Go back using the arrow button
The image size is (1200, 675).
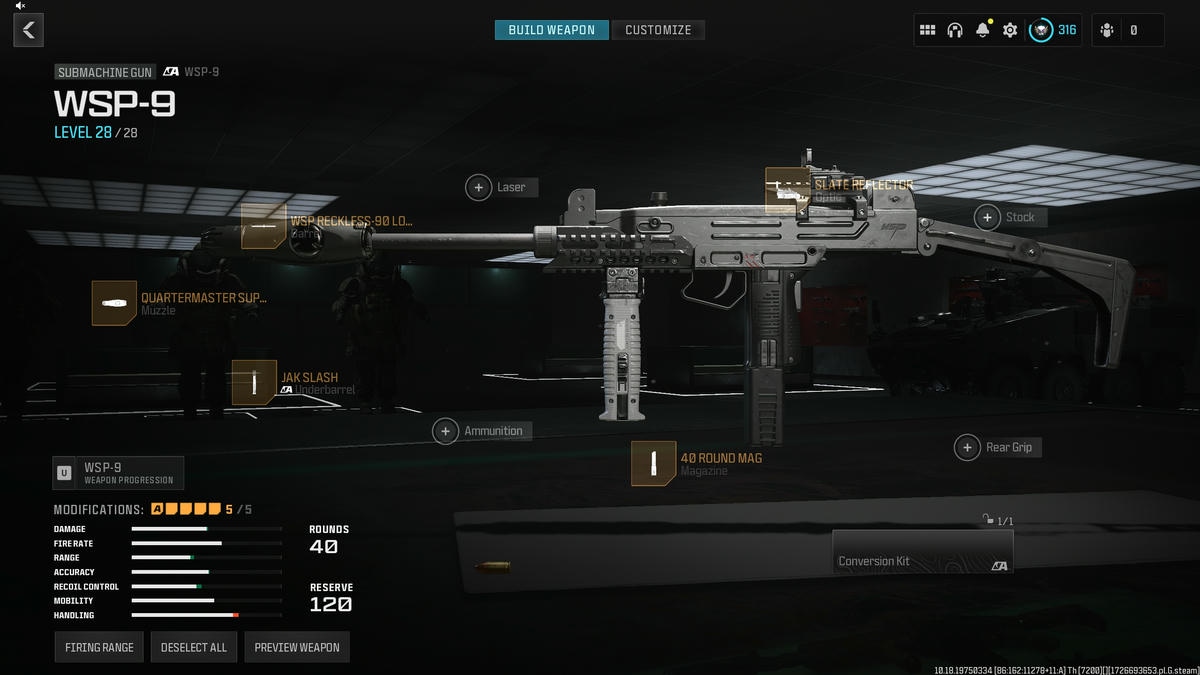(x=28, y=30)
